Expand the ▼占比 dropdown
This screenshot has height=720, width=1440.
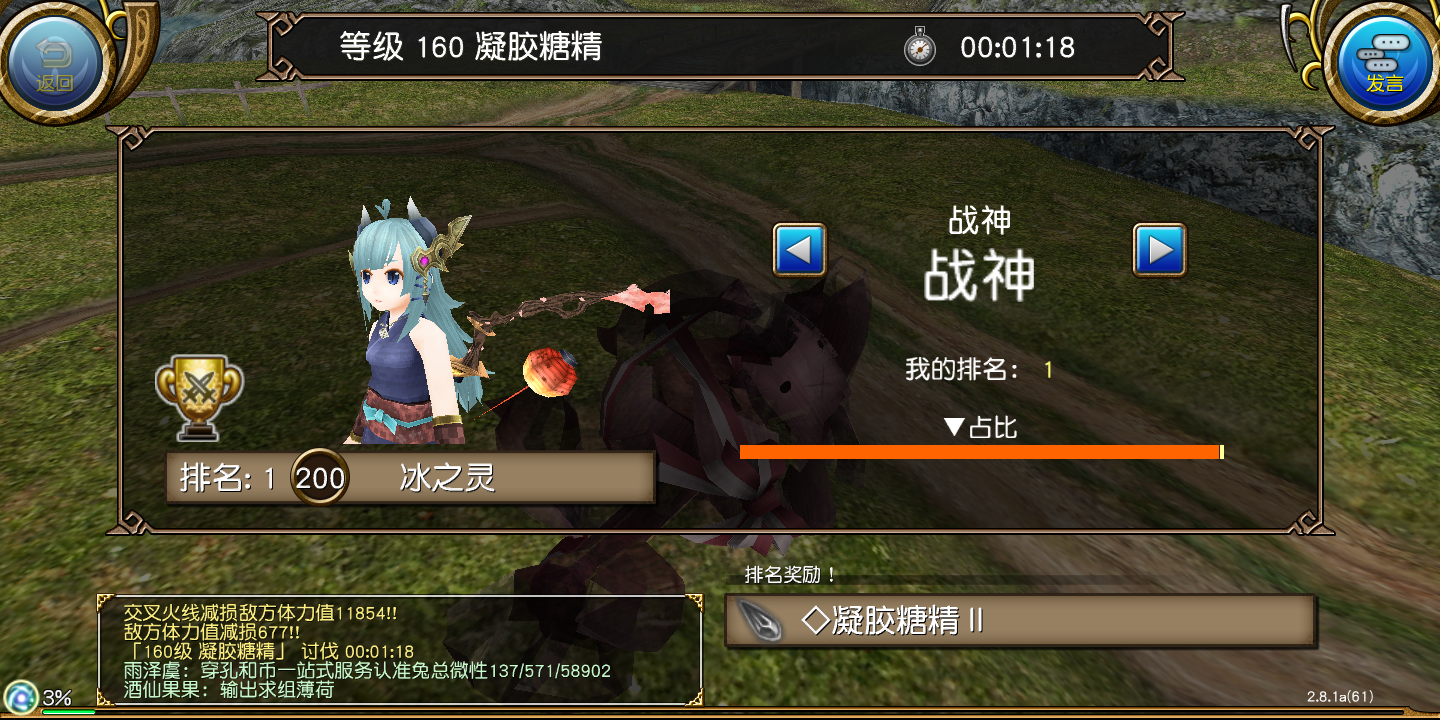(x=980, y=429)
